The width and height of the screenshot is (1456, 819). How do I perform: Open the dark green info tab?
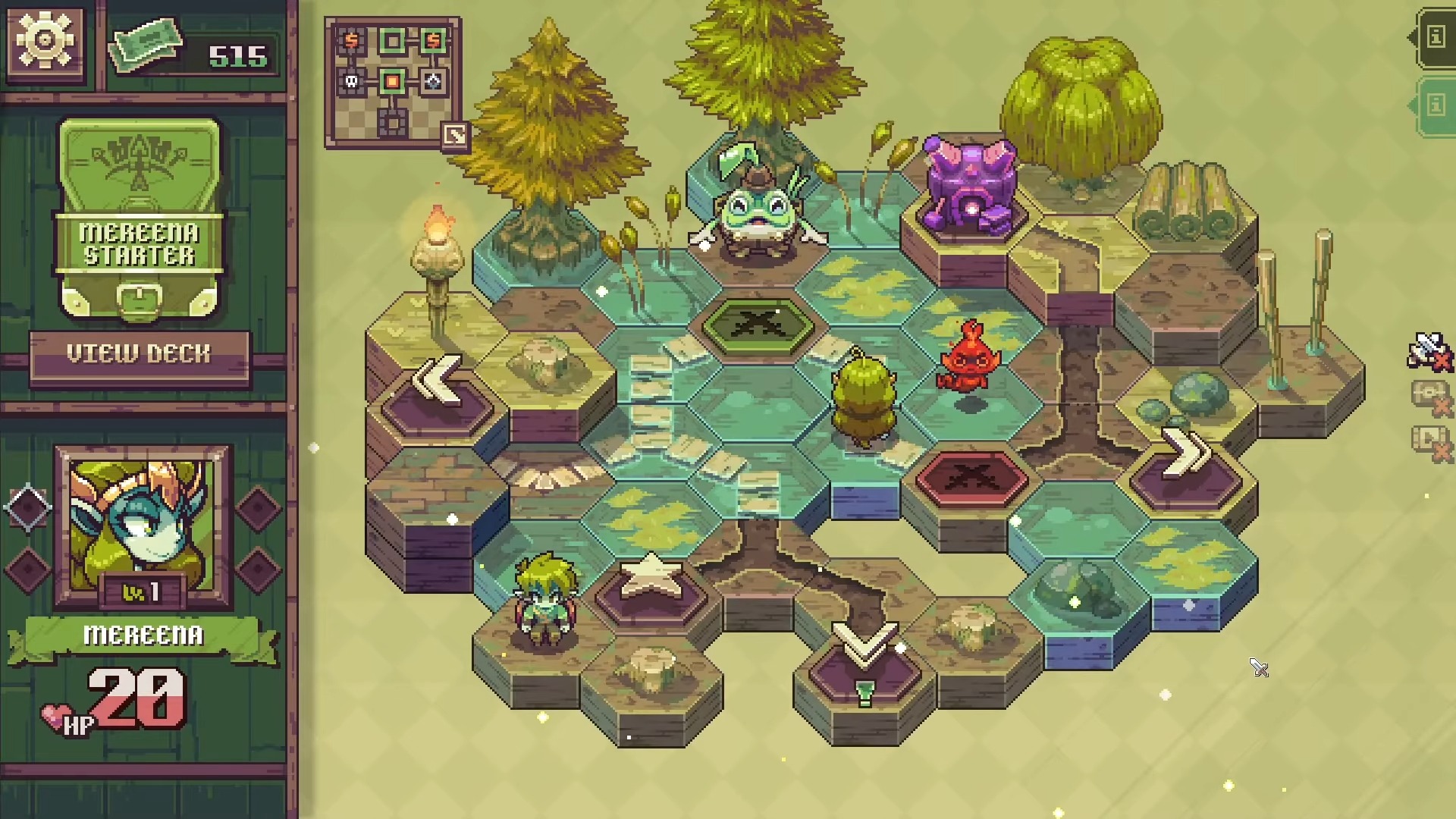1435,37
